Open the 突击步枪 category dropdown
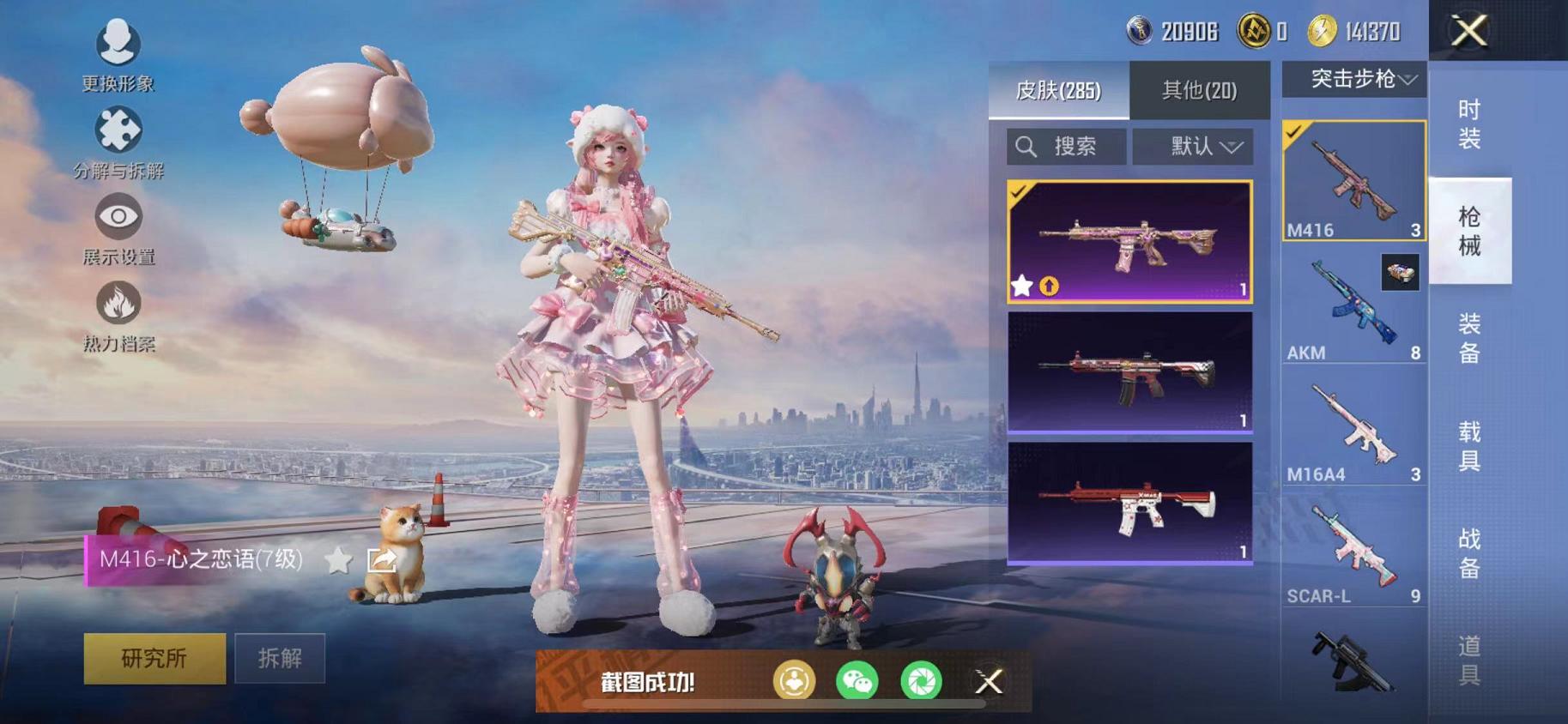1568x724 pixels. click(1355, 78)
